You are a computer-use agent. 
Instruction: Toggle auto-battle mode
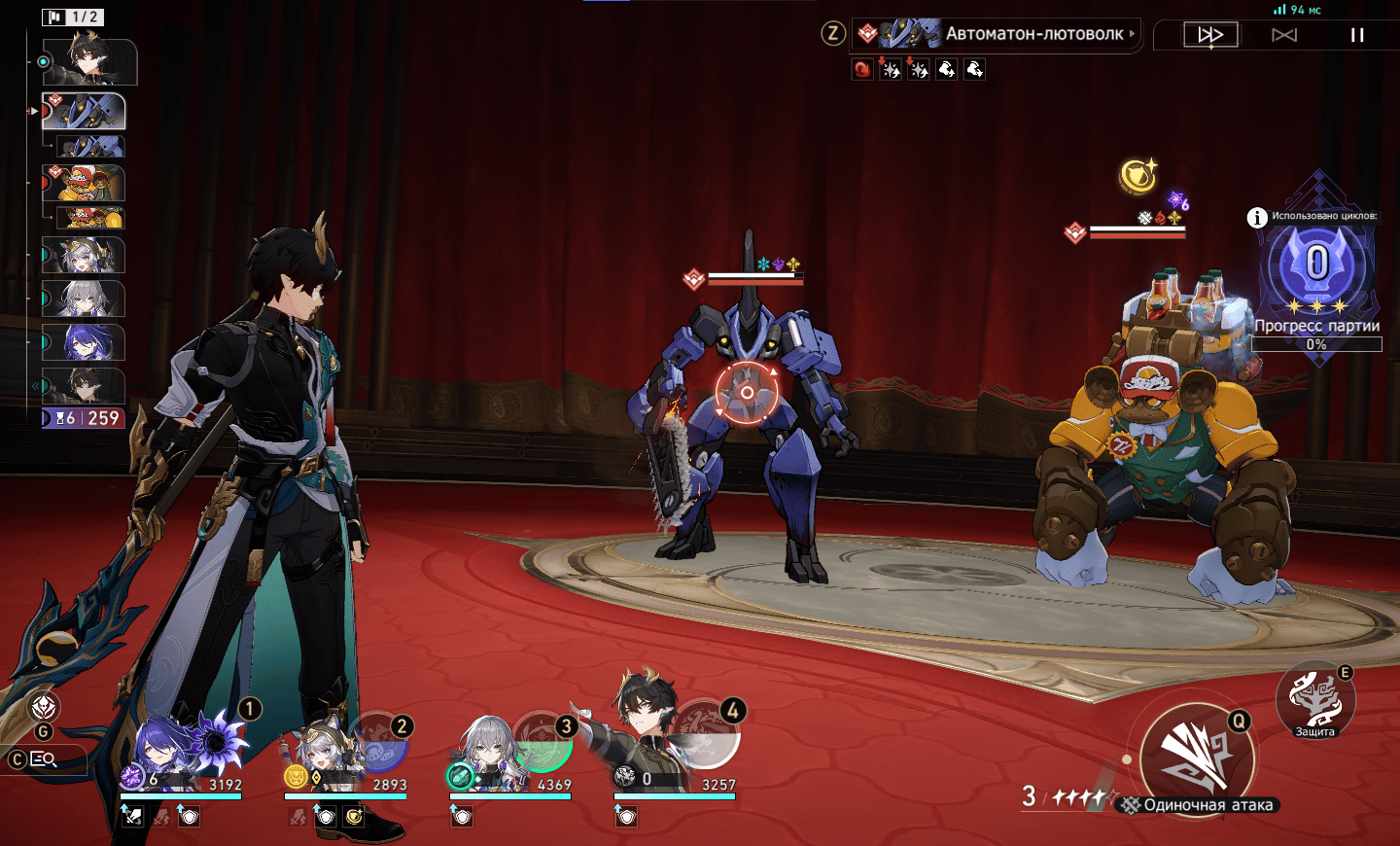click(1284, 35)
